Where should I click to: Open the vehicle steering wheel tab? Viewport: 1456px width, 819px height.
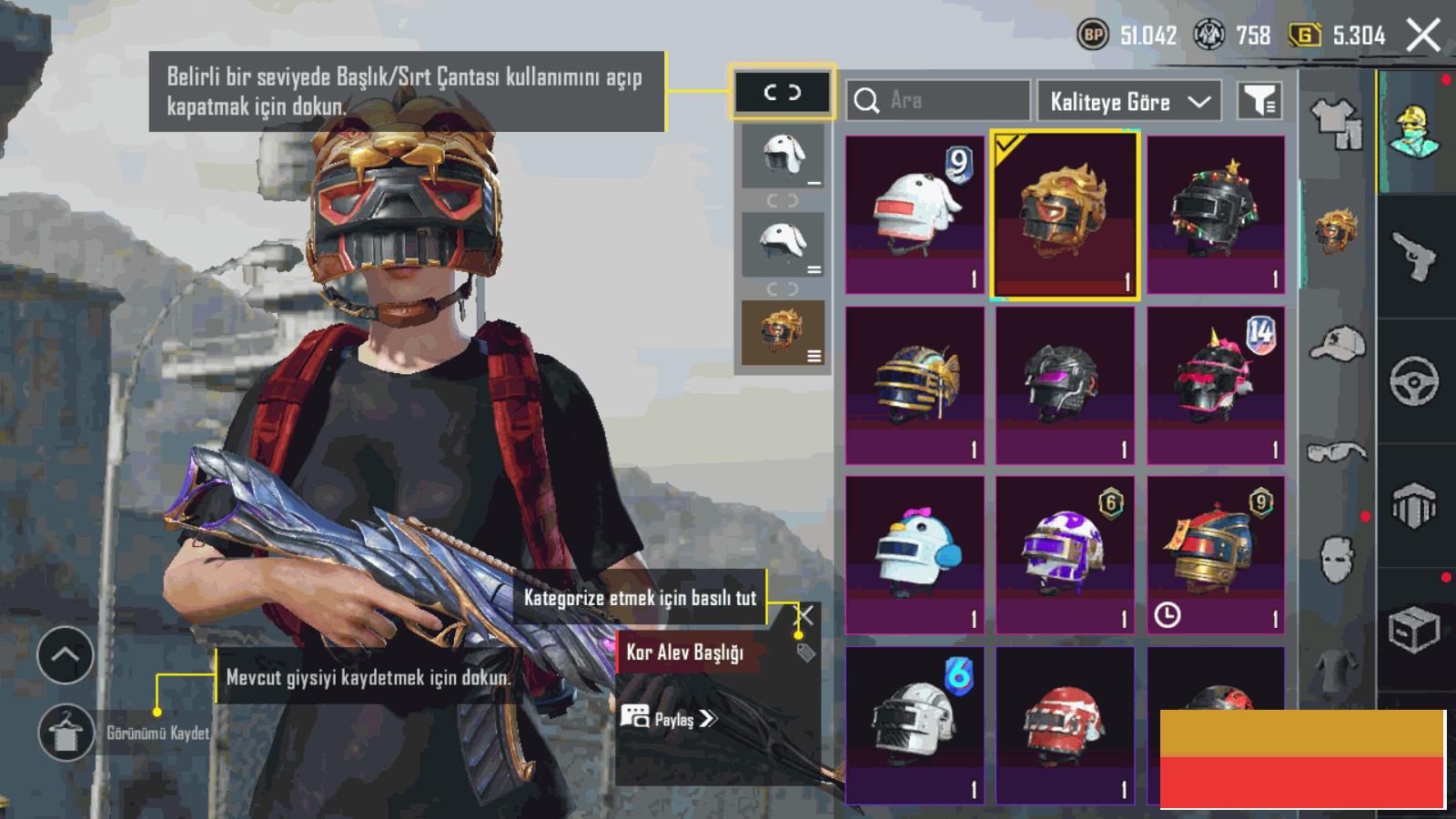1414,380
